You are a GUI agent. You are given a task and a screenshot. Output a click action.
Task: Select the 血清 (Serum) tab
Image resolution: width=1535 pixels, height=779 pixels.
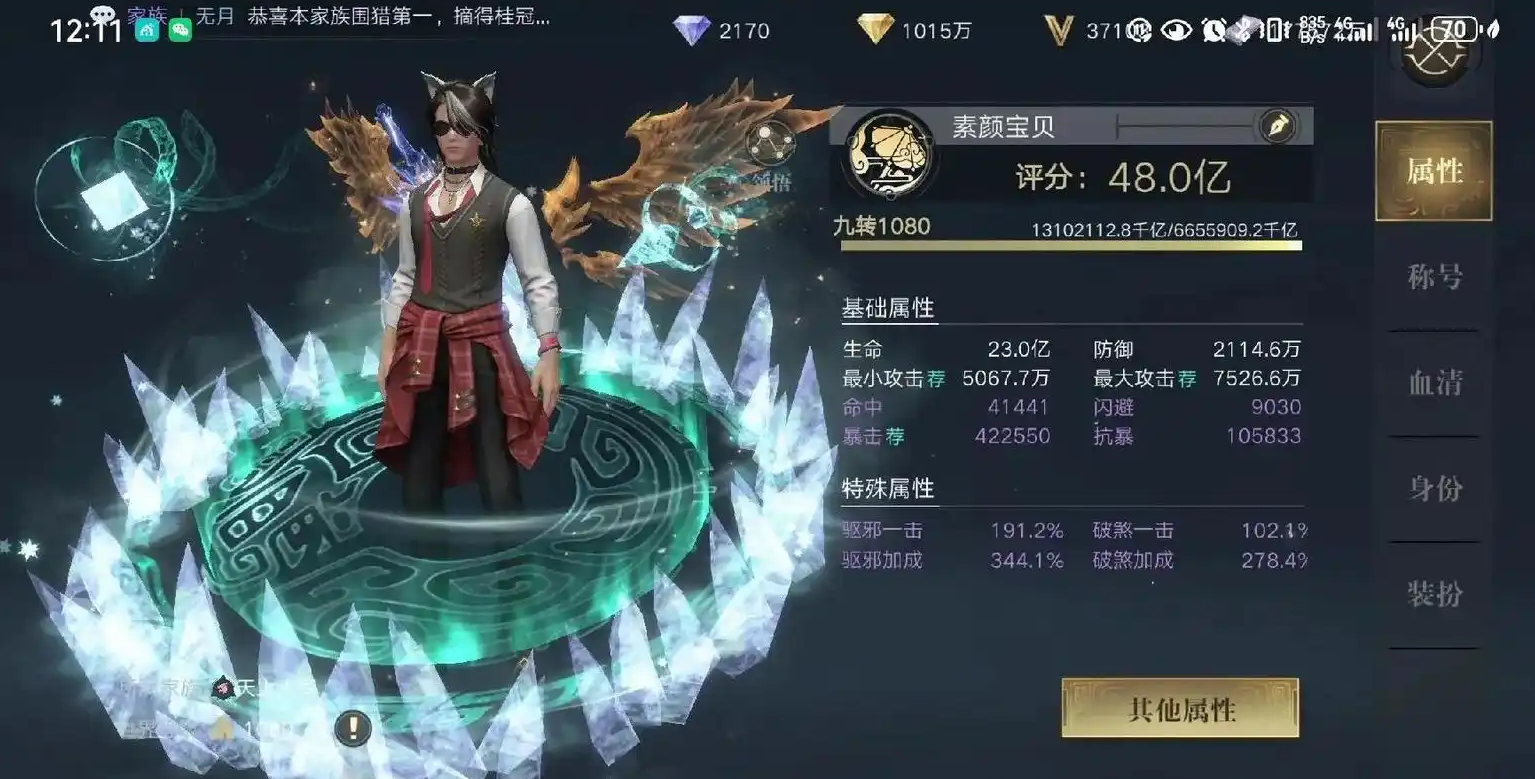tap(1433, 382)
